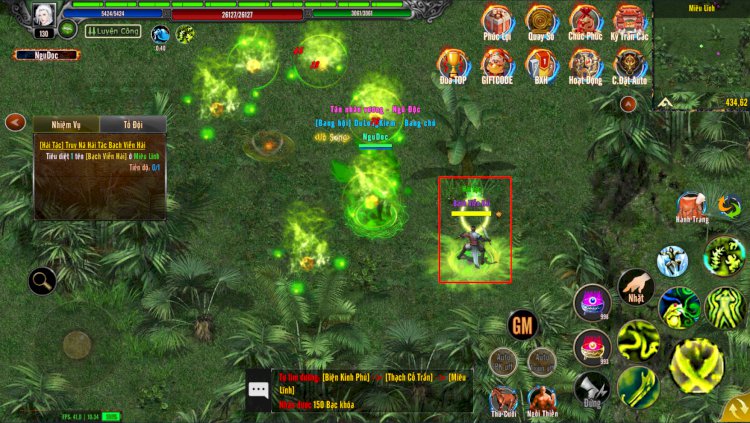Image resolution: width=750 pixels, height=423 pixels.
Task: Open the Đua TOP trophy event
Action: tap(452, 64)
